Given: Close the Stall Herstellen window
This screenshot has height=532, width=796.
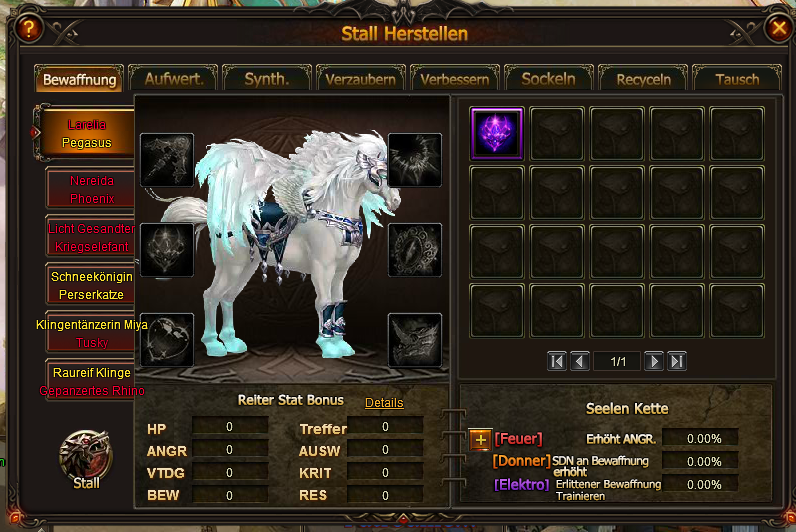Looking at the screenshot, I should click(x=778, y=28).
